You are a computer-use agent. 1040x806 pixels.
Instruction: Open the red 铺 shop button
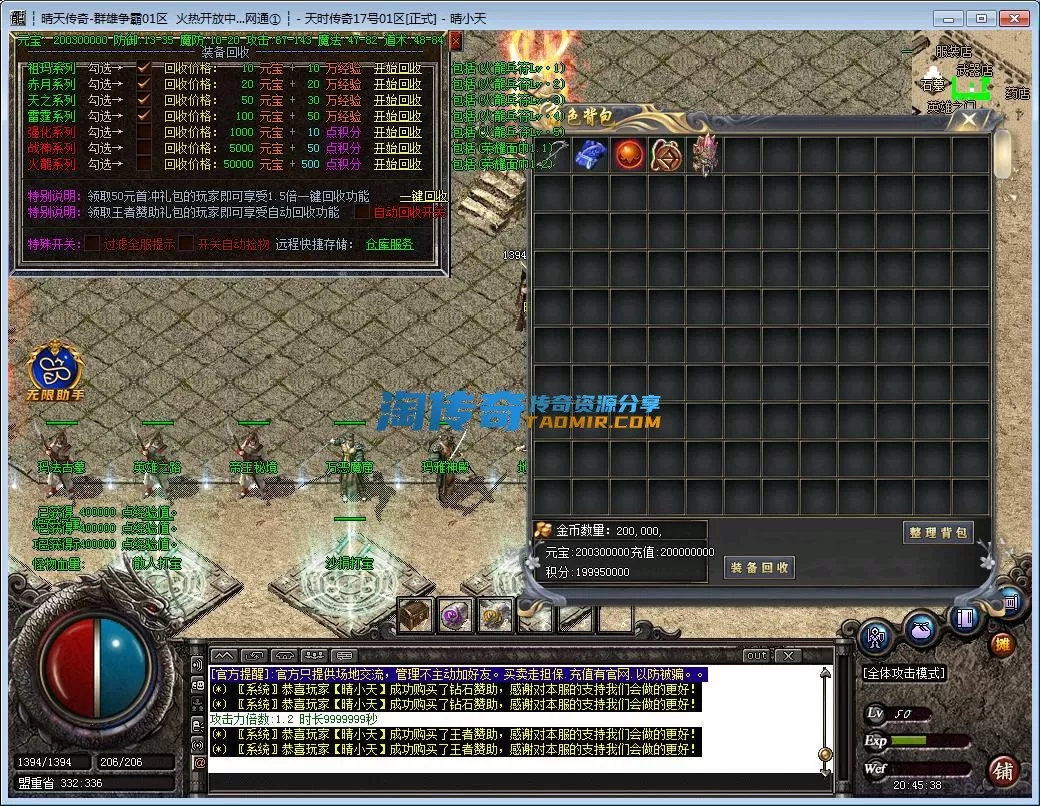[x=1001, y=770]
